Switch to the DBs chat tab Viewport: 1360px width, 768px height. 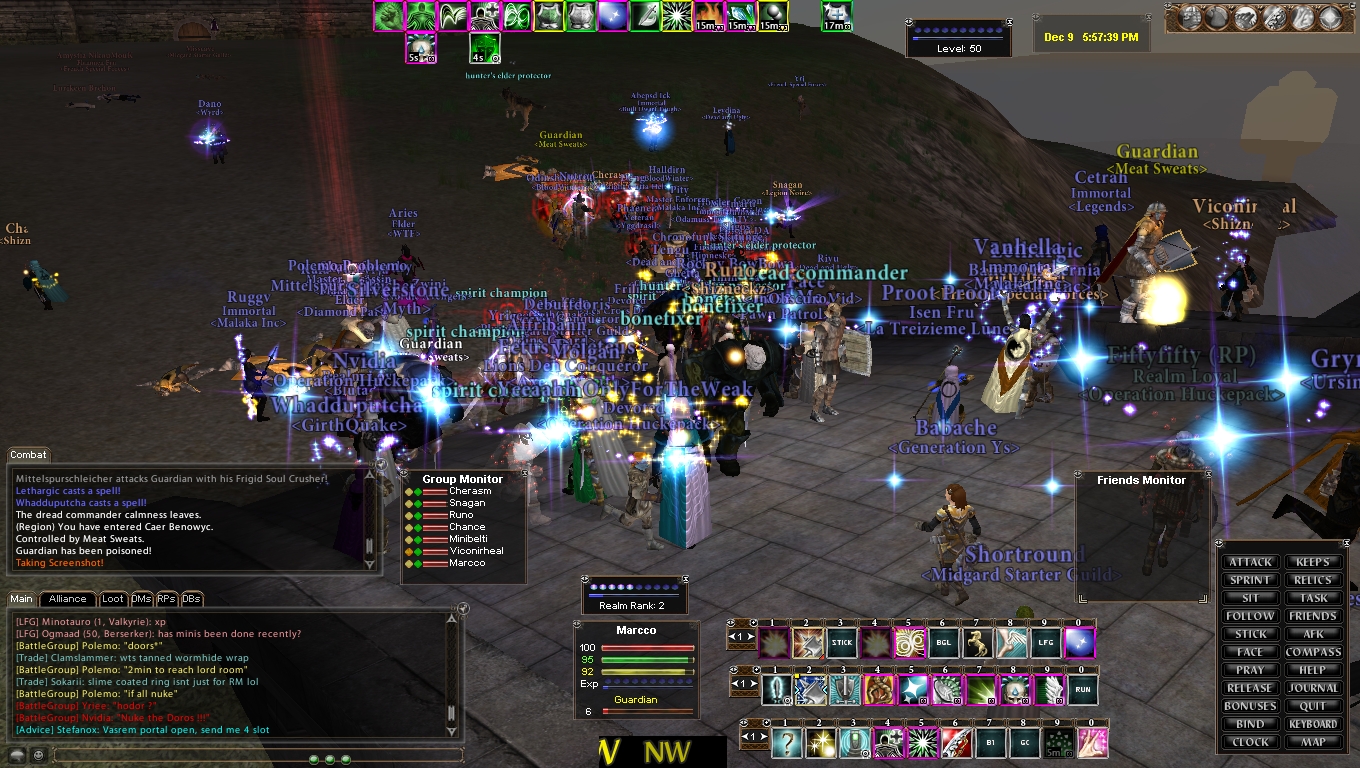pos(192,599)
